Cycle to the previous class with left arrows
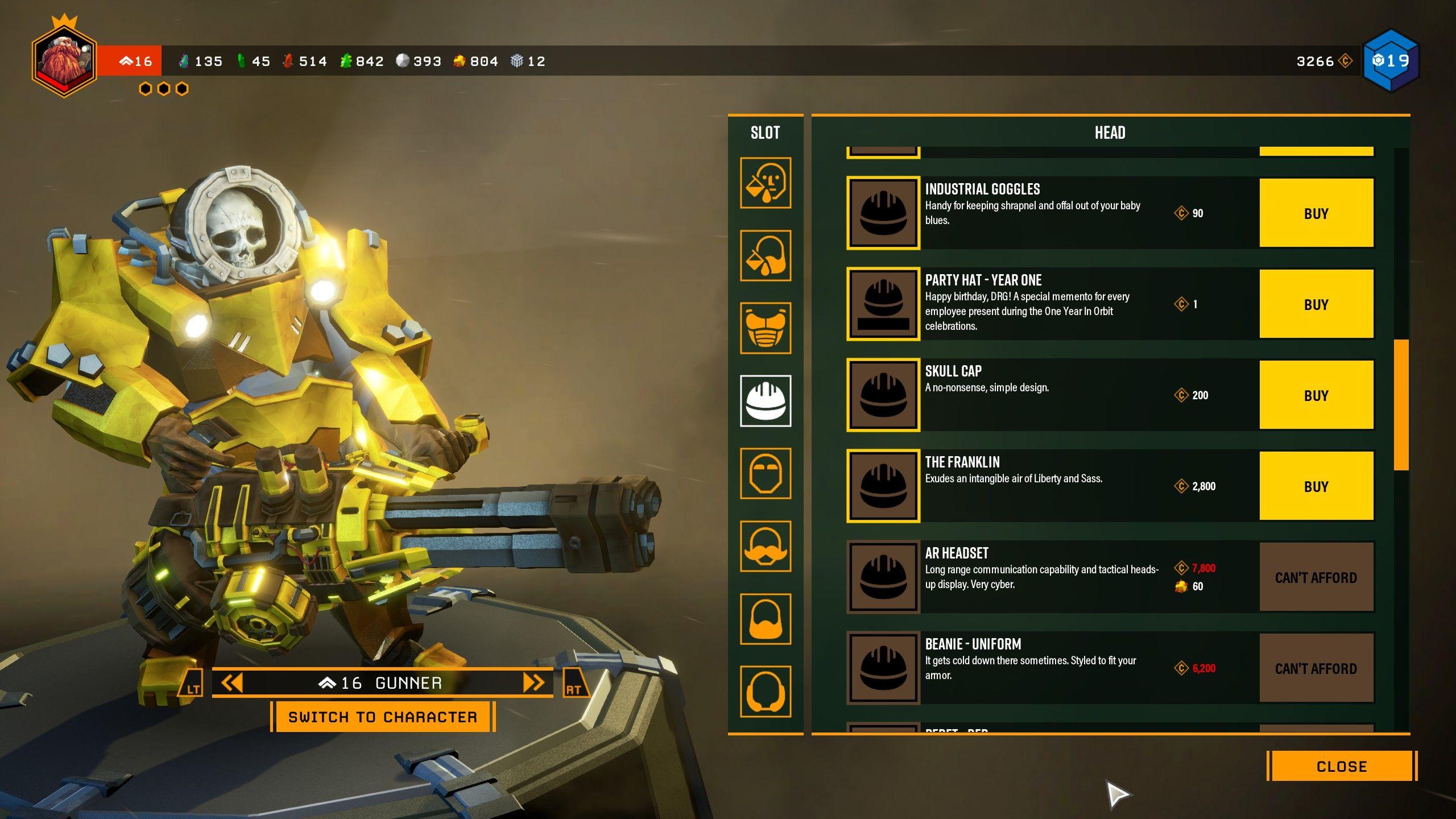The width and height of the screenshot is (1456, 819). coord(232,682)
